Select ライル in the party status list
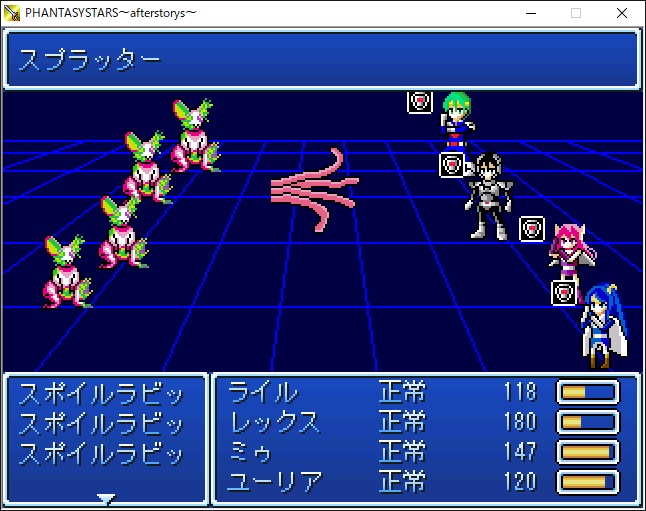This screenshot has width=646, height=511. pyautogui.click(x=263, y=391)
